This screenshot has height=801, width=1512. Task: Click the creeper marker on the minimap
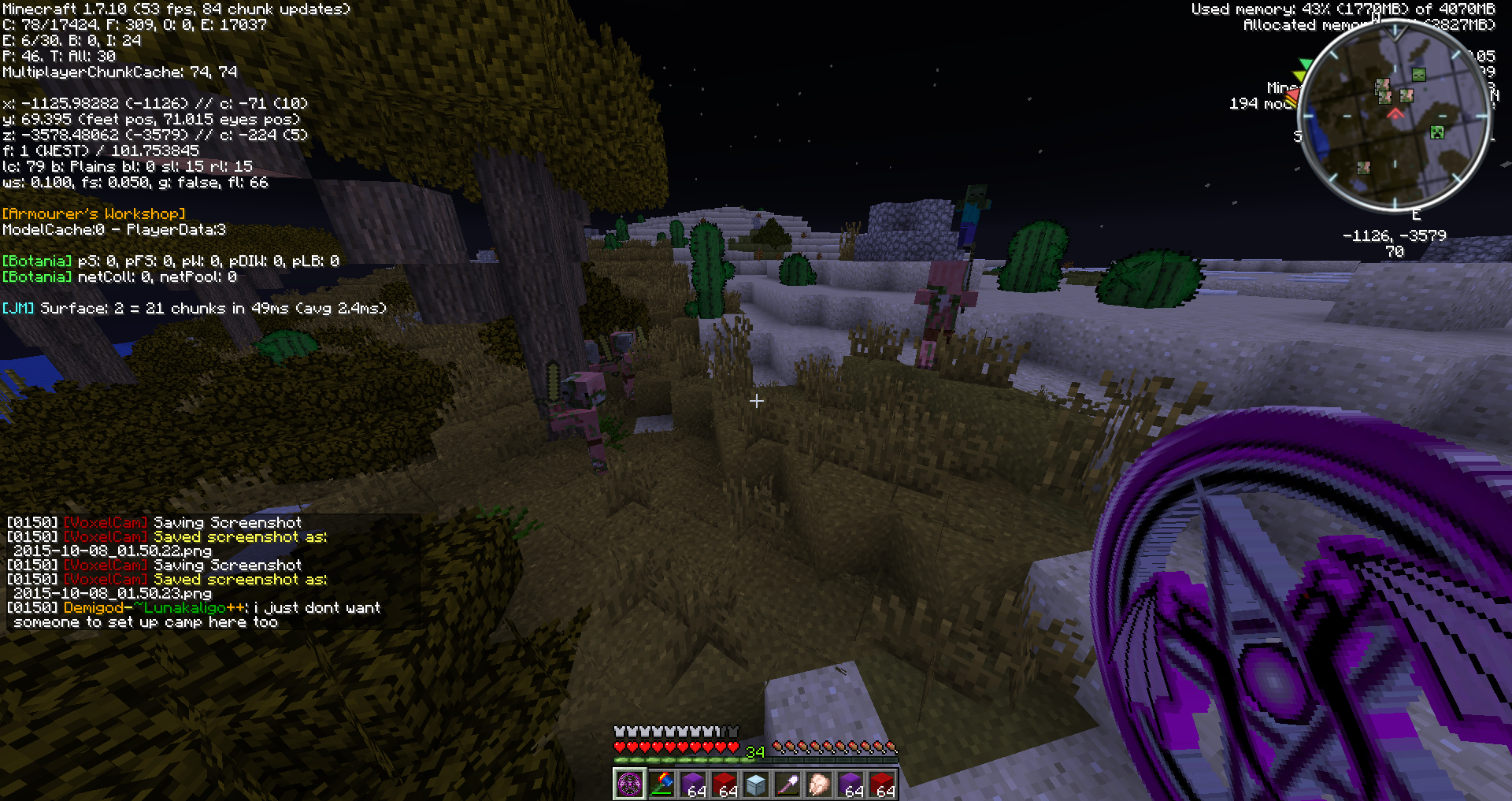1437,132
